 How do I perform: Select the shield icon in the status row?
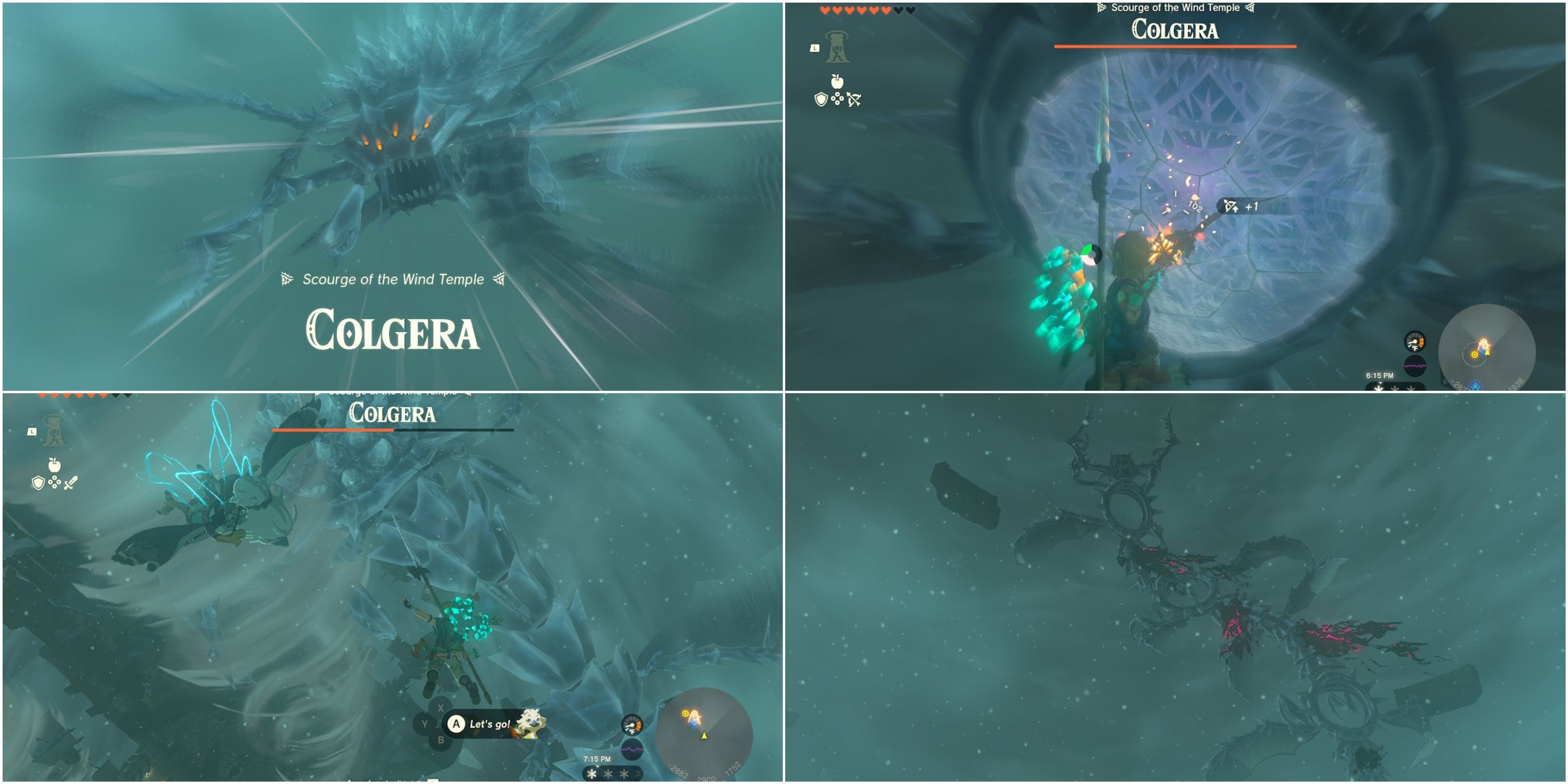(x=821, y=100)
